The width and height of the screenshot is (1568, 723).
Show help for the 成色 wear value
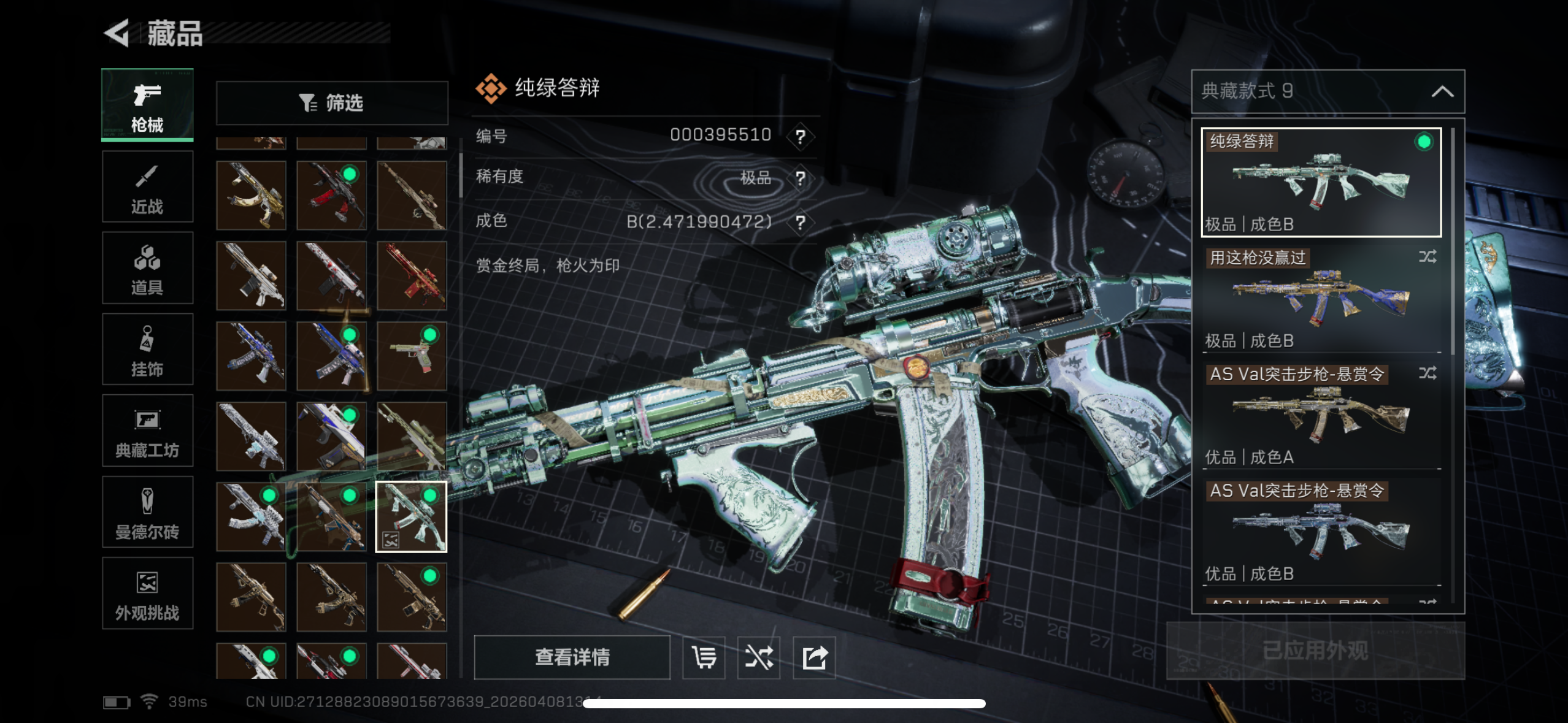click(801, 222)
